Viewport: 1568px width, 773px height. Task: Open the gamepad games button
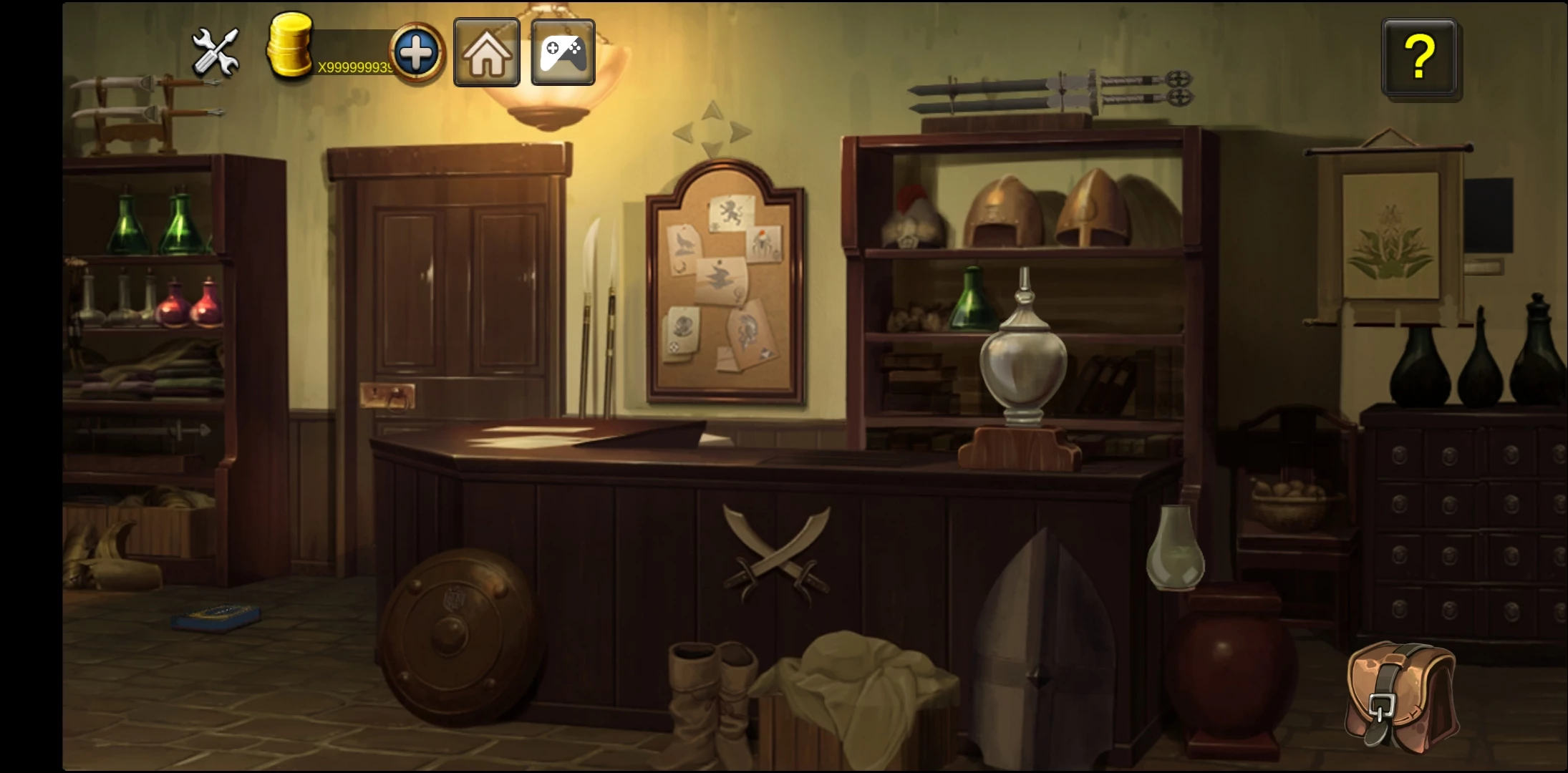coord(563,54)
